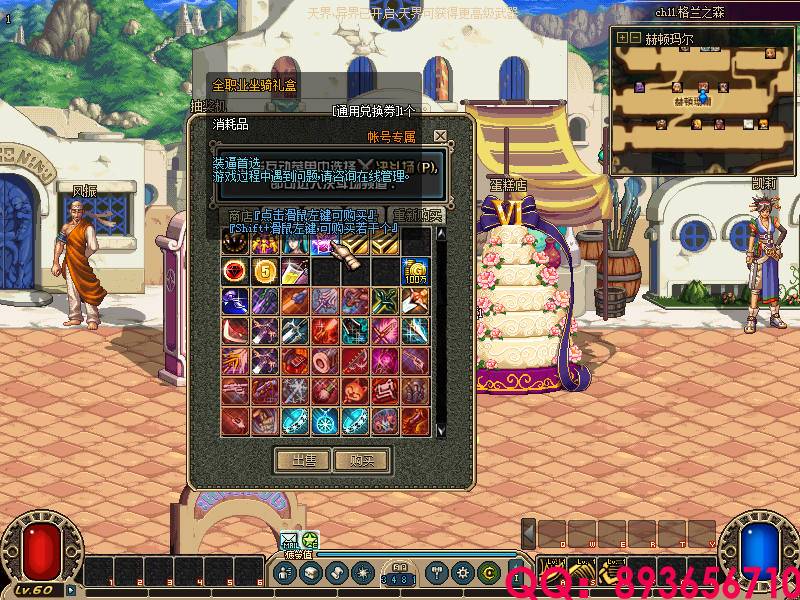Click the 出售 (sell) button
Viewport: 800px width, 600px height.
(303, 460)
